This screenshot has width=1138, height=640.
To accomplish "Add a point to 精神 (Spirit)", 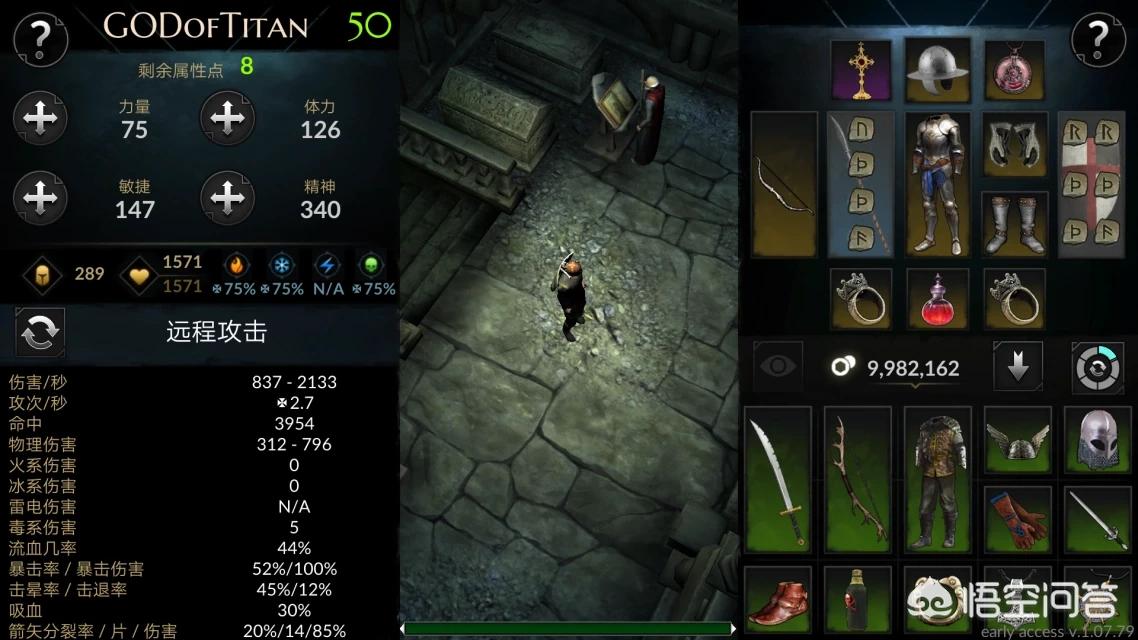I will click(x=227, y=198).
